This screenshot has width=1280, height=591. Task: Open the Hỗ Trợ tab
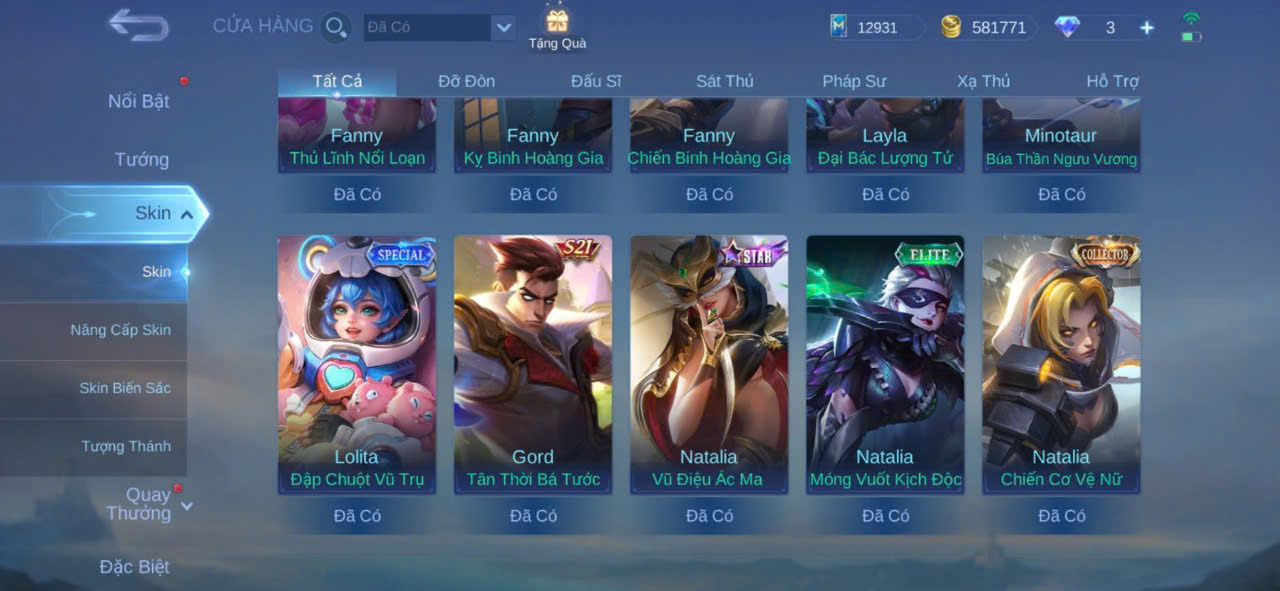point(1112,81)
